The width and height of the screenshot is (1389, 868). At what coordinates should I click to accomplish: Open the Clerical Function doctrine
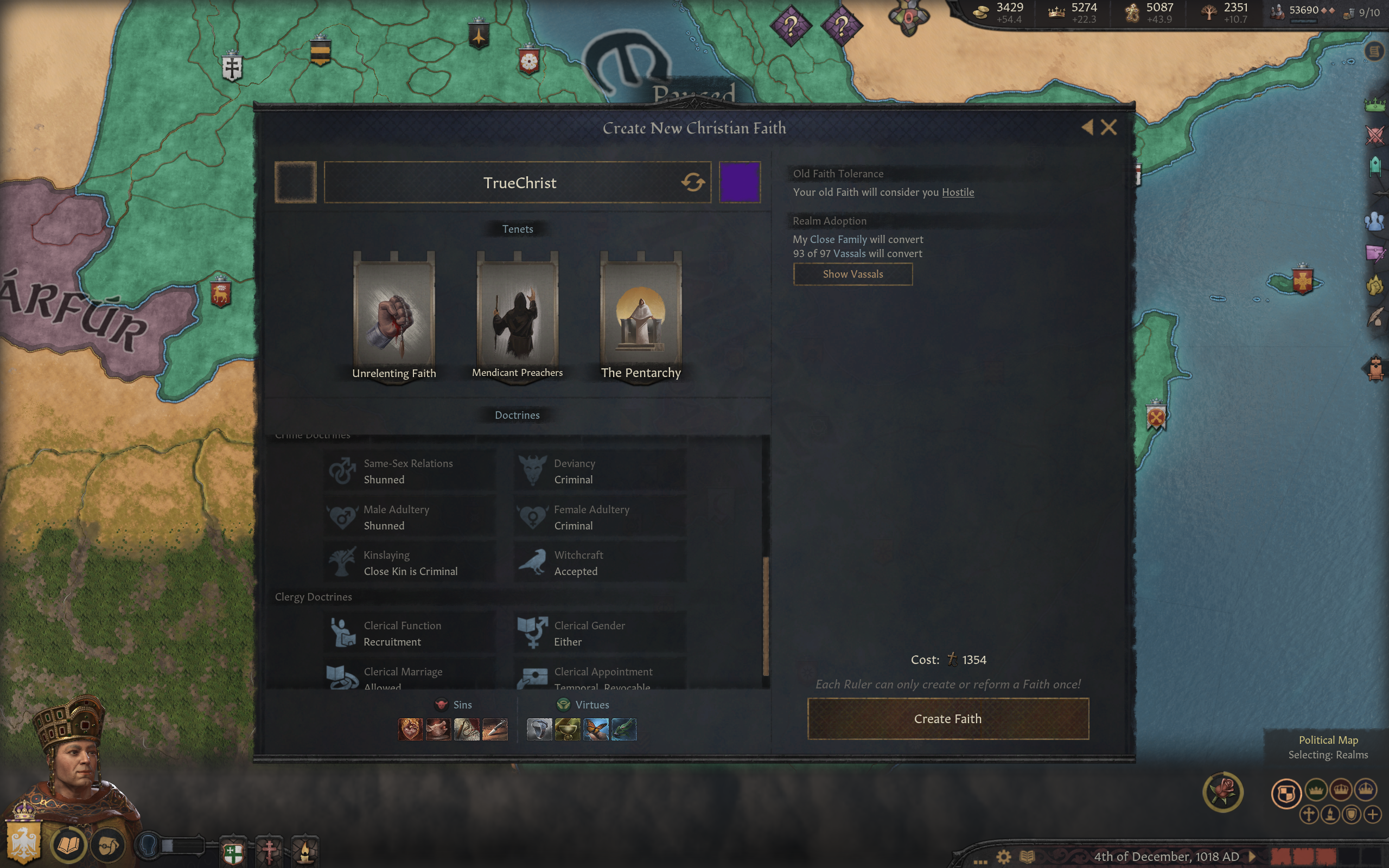410,634
